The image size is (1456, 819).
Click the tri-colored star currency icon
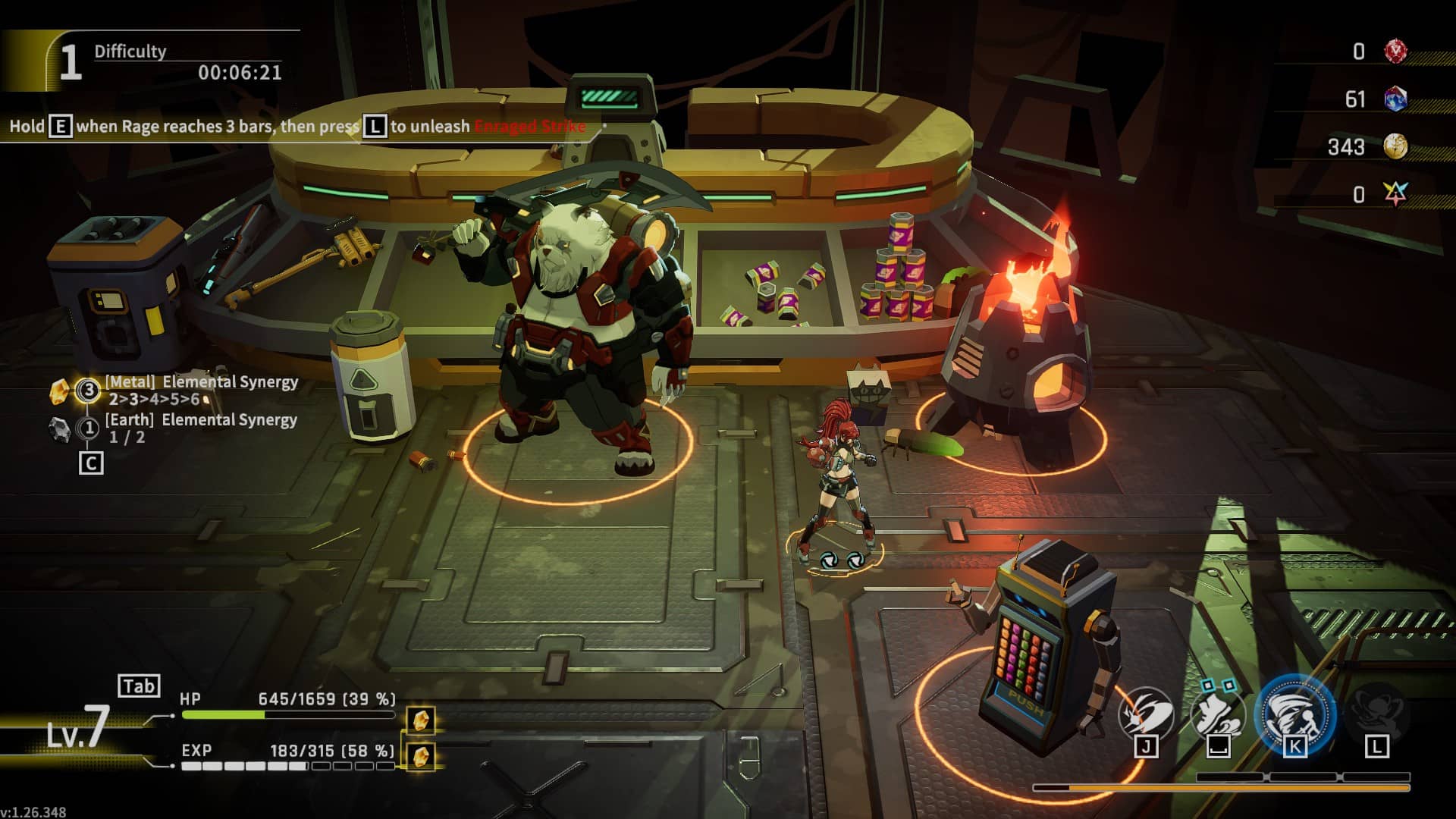(x=1395, y=194)
